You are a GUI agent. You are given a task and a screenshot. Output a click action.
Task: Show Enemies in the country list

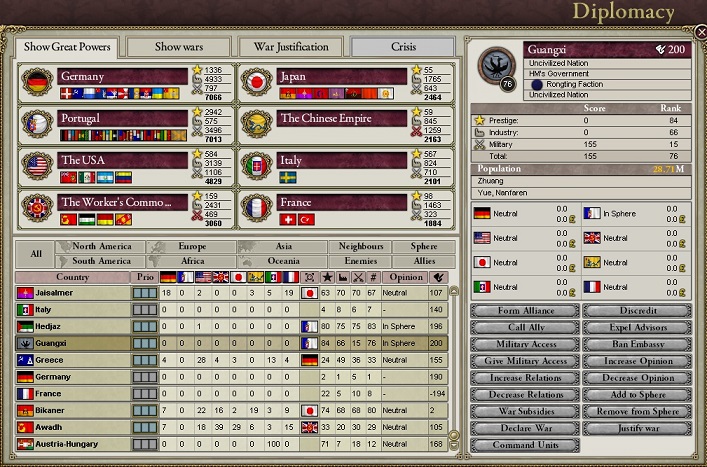pyautogui.click(x=360, y=261)
